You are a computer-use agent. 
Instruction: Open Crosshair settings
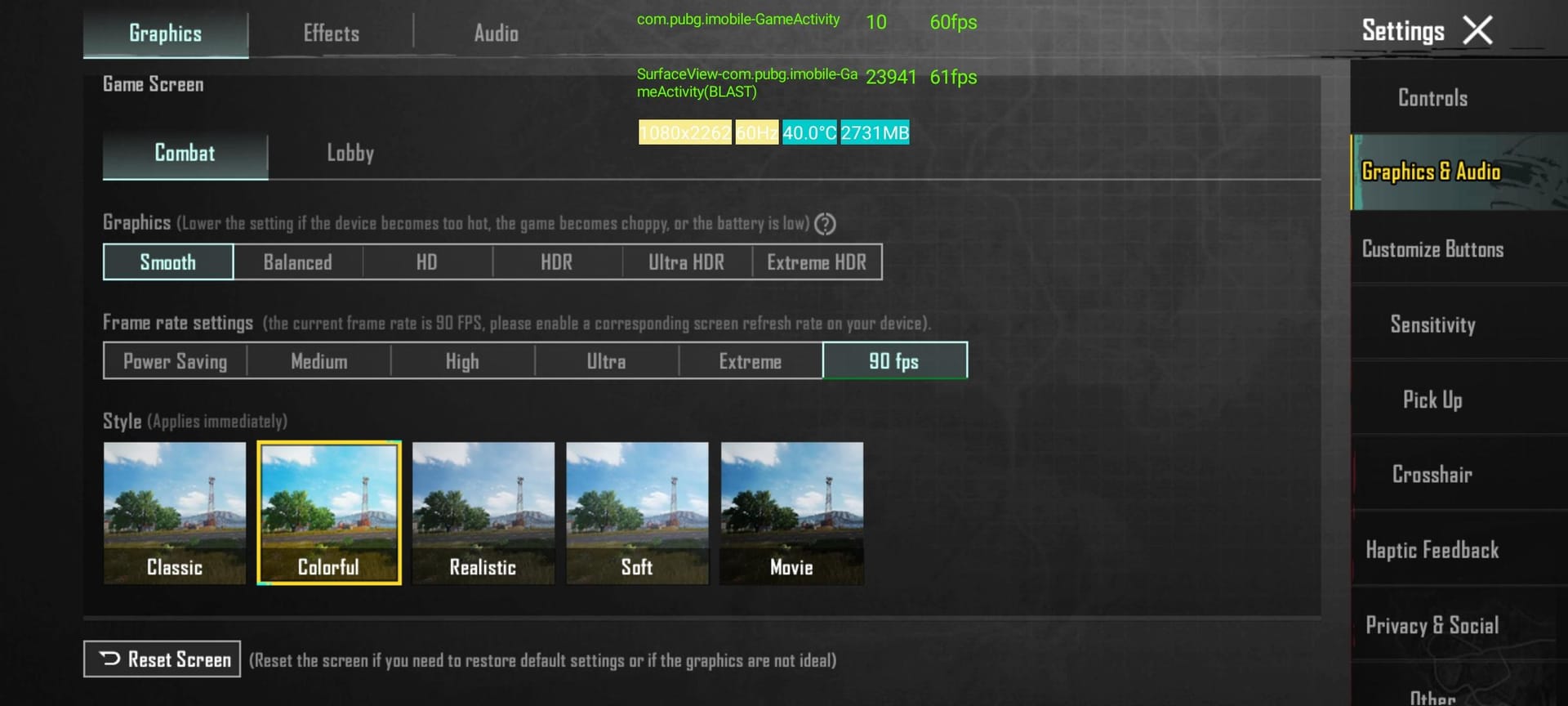click(x=1432, y=475)
